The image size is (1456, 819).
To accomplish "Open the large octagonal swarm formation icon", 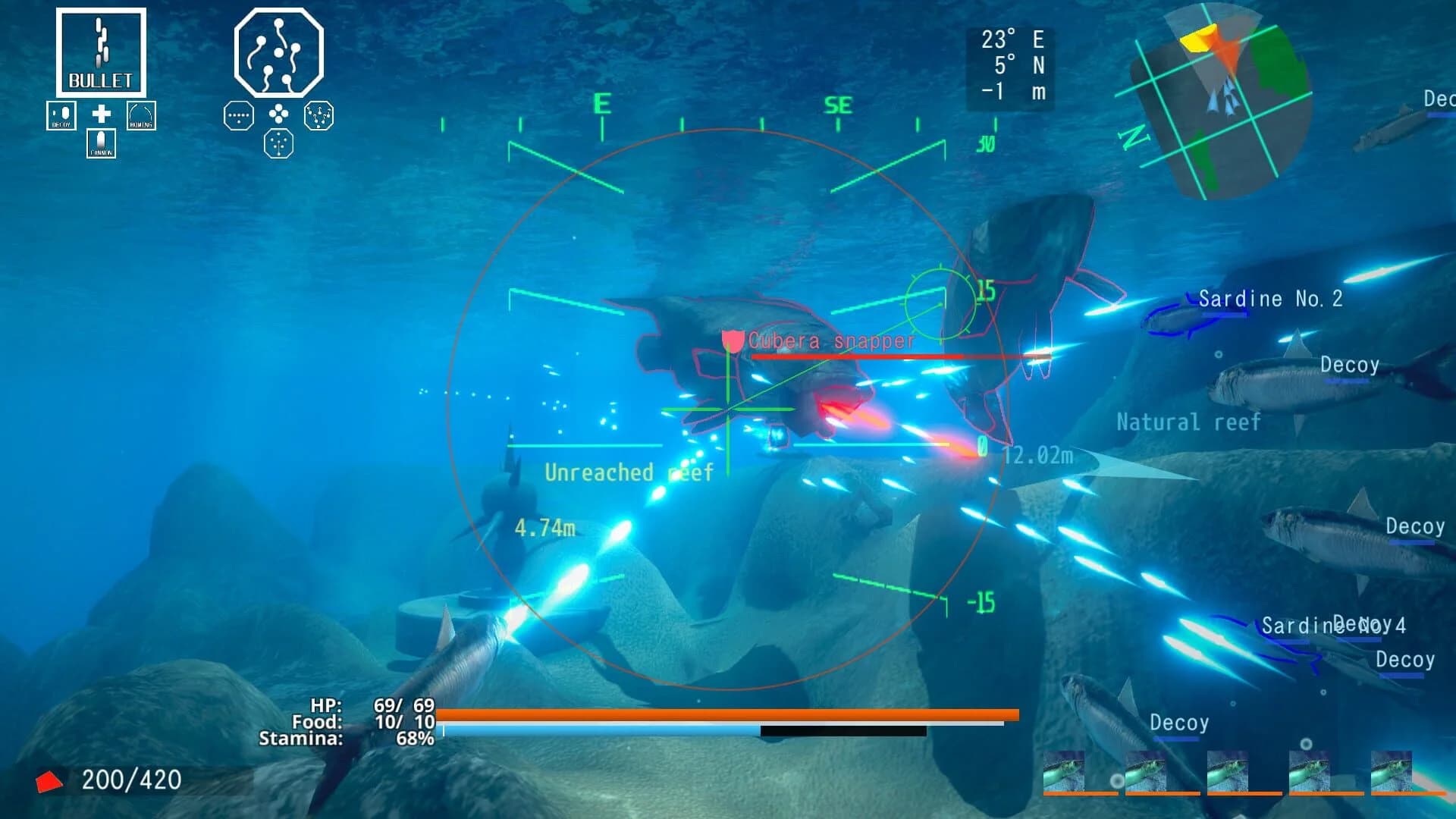I will click(x=278, y=53).
